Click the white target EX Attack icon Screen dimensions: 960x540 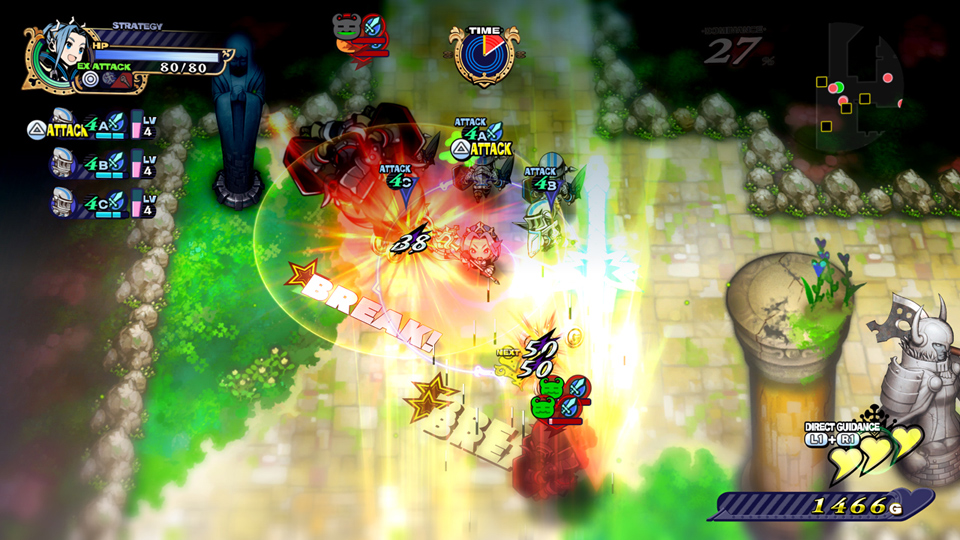[91, 78]
